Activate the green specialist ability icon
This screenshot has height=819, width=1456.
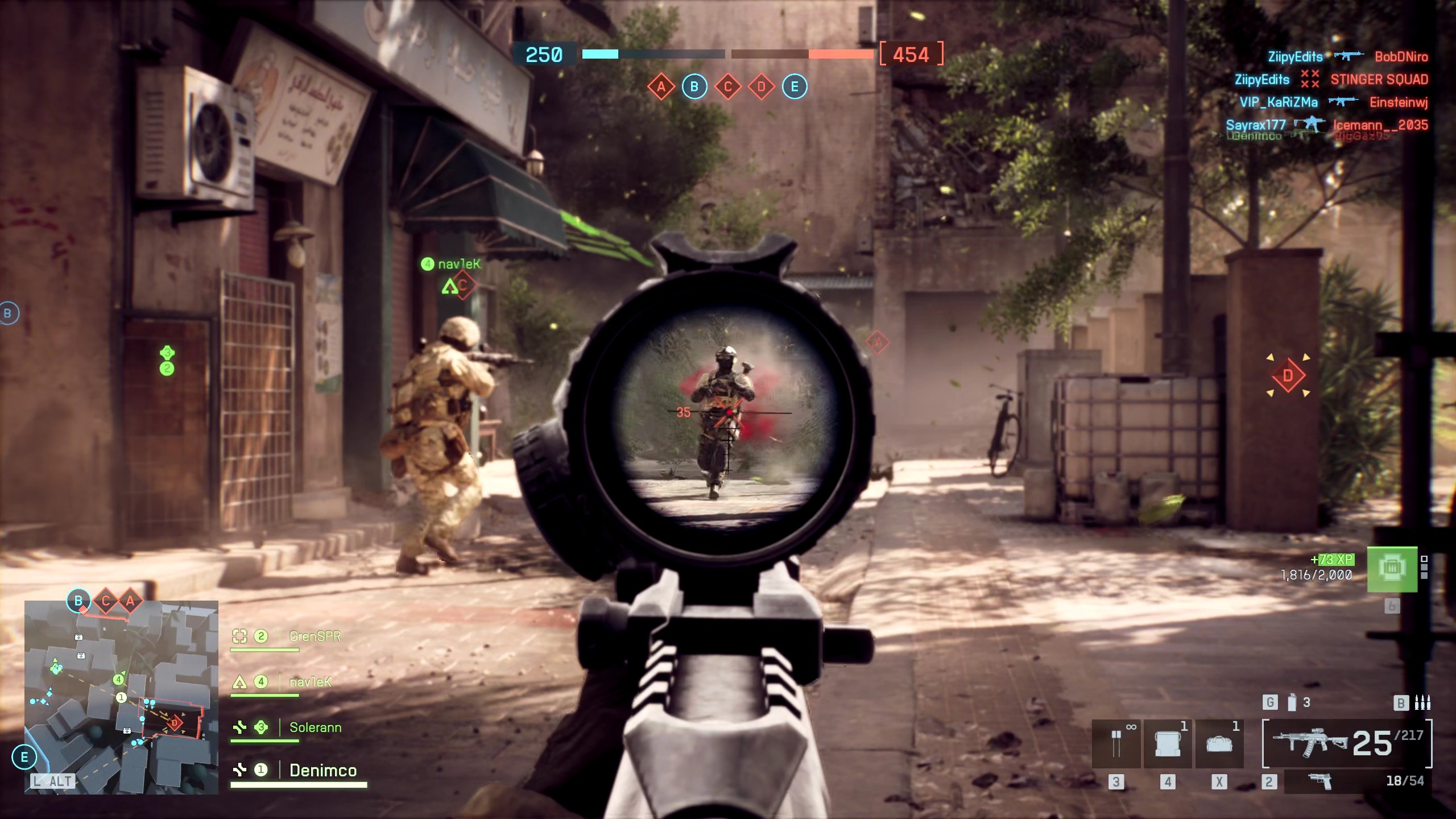coord(1391,569)
